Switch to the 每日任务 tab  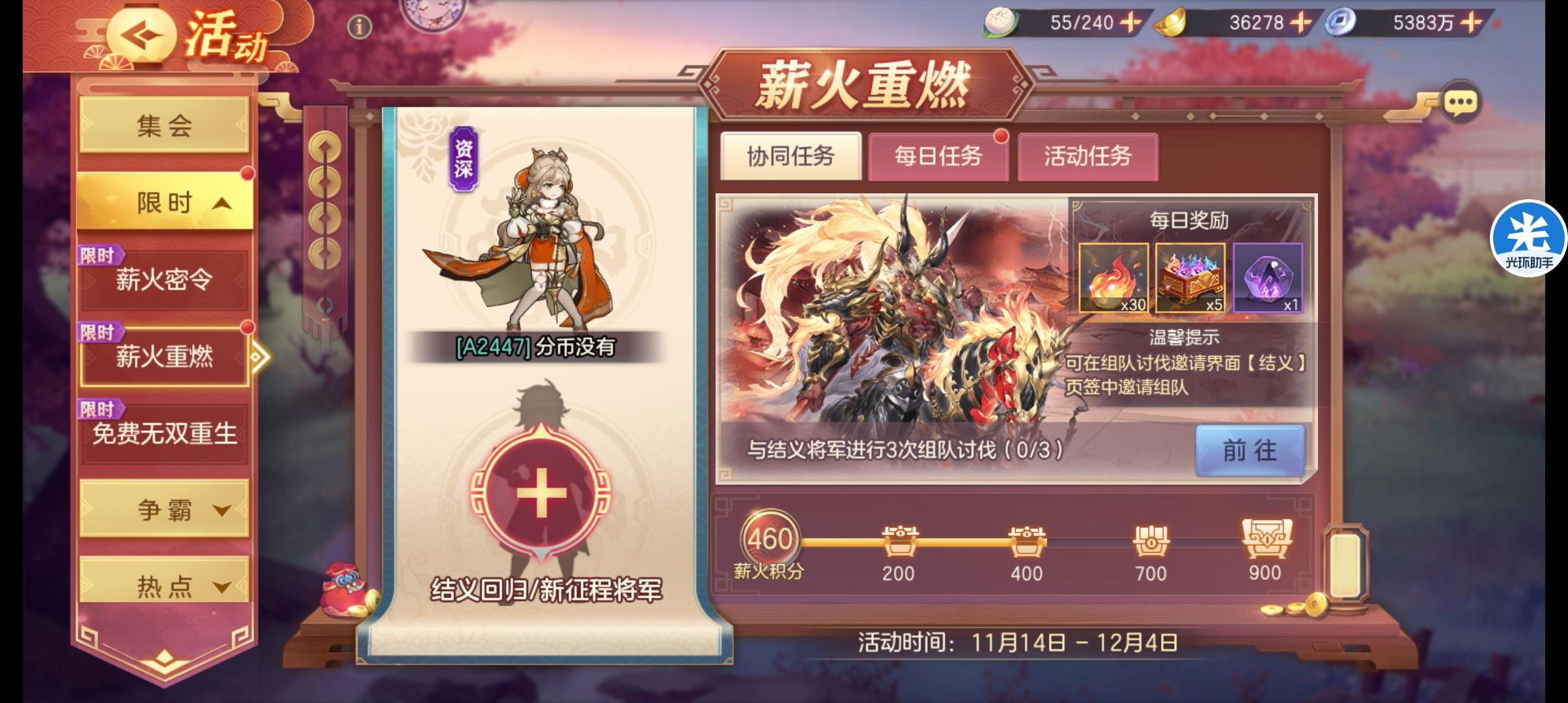[x=939, y=158]
